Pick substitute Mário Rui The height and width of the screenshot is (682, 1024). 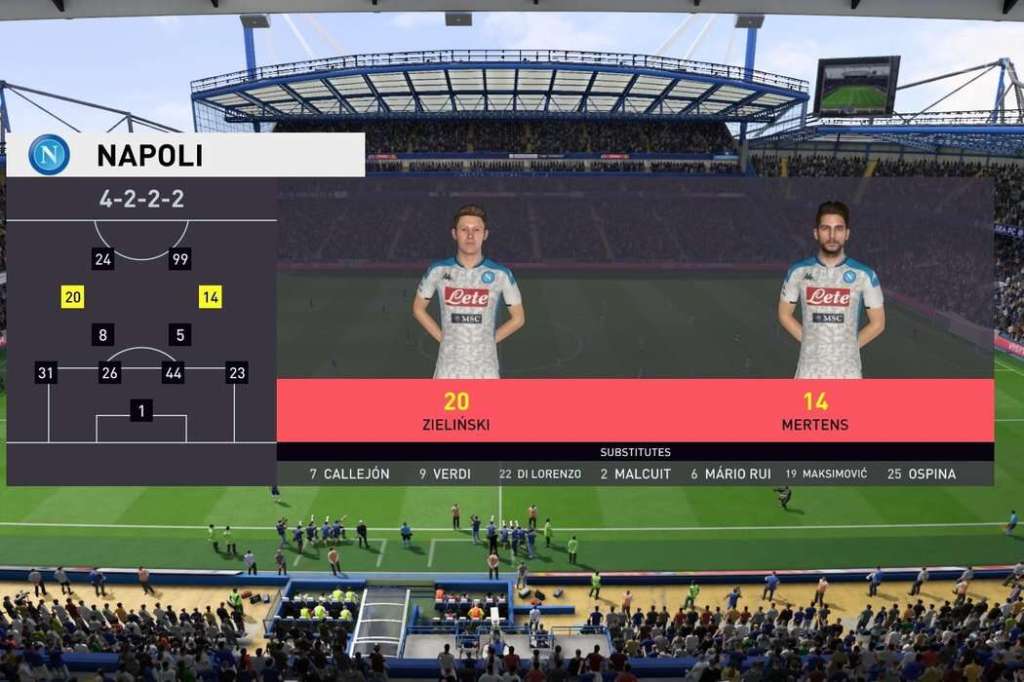[x=731, y=474]
